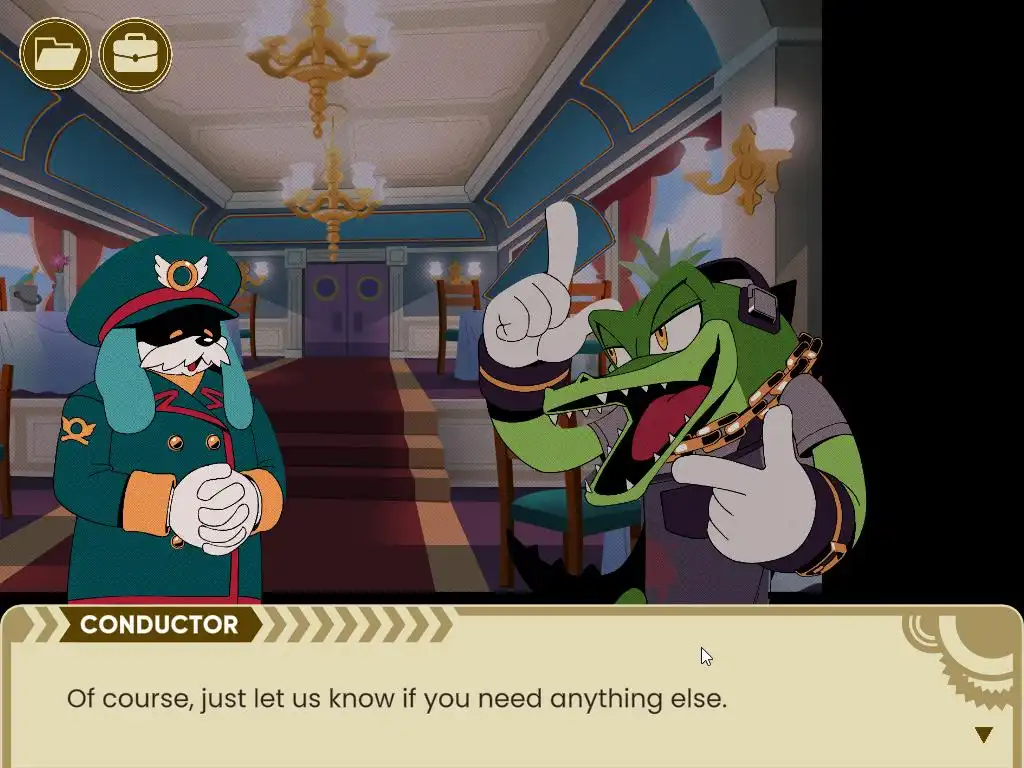Open the folder case files icon

coord(55,54)
